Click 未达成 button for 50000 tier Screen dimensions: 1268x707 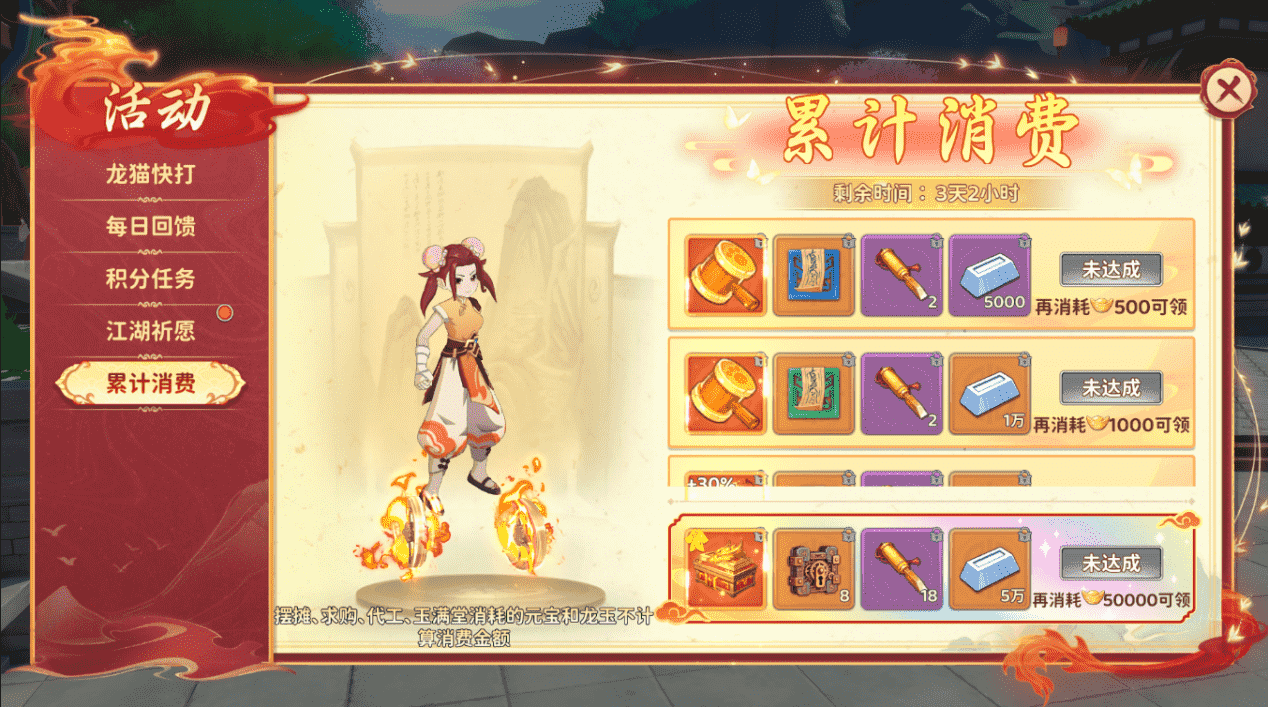pos(1111,563)
